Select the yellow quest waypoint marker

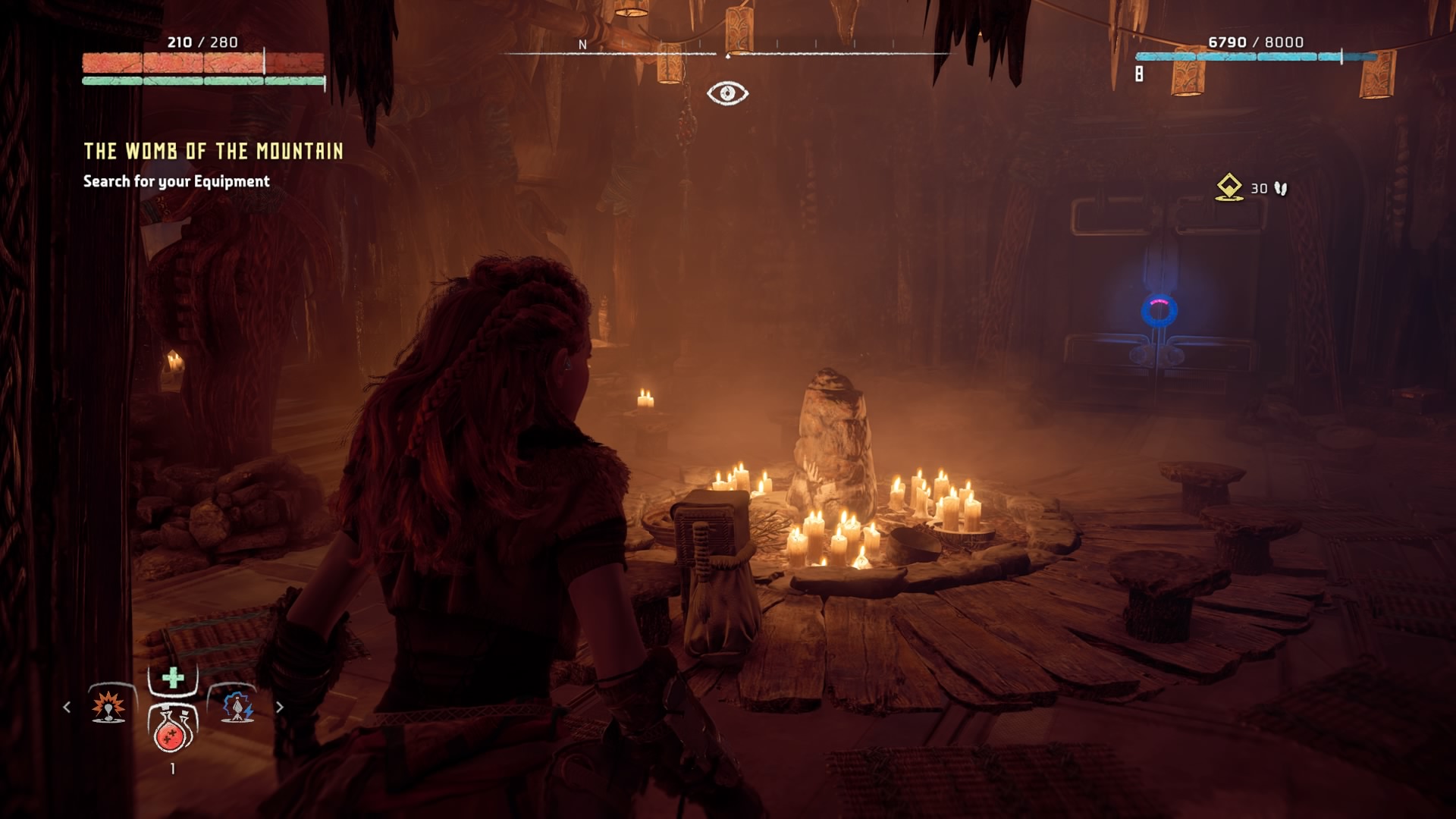coord(1228,187)
